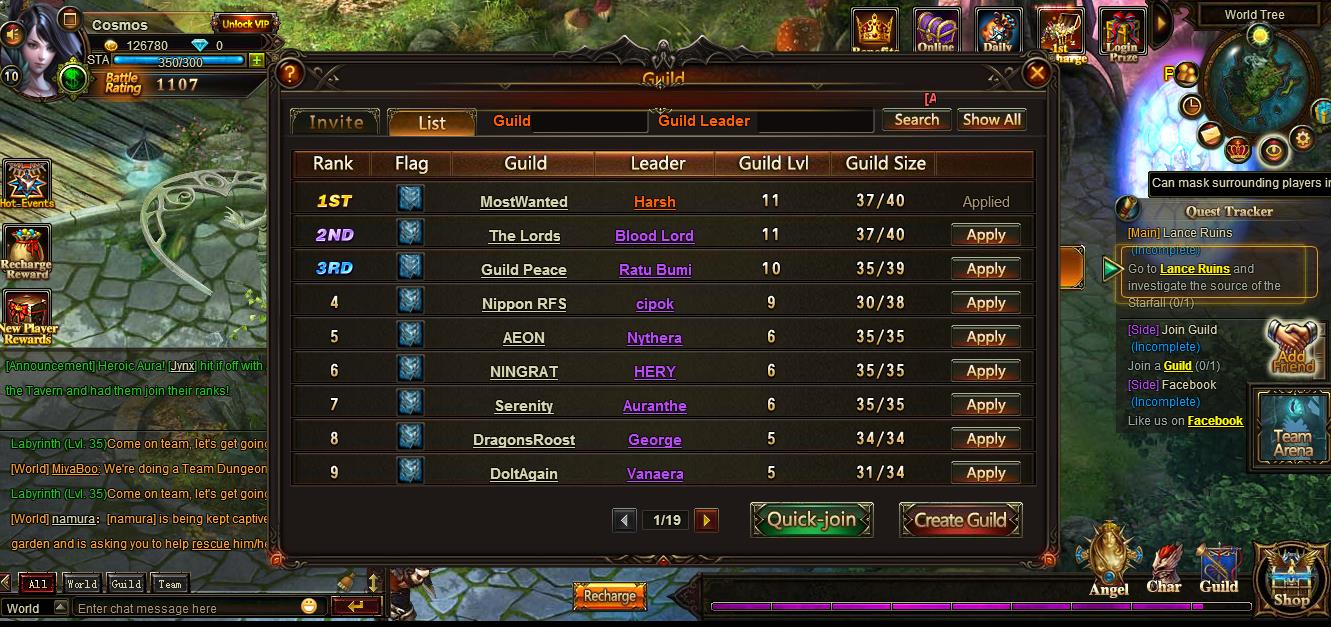Open leader Harsh's profile link
The height and width of the screenshot is (627, 1331).
tap(655, 202)
